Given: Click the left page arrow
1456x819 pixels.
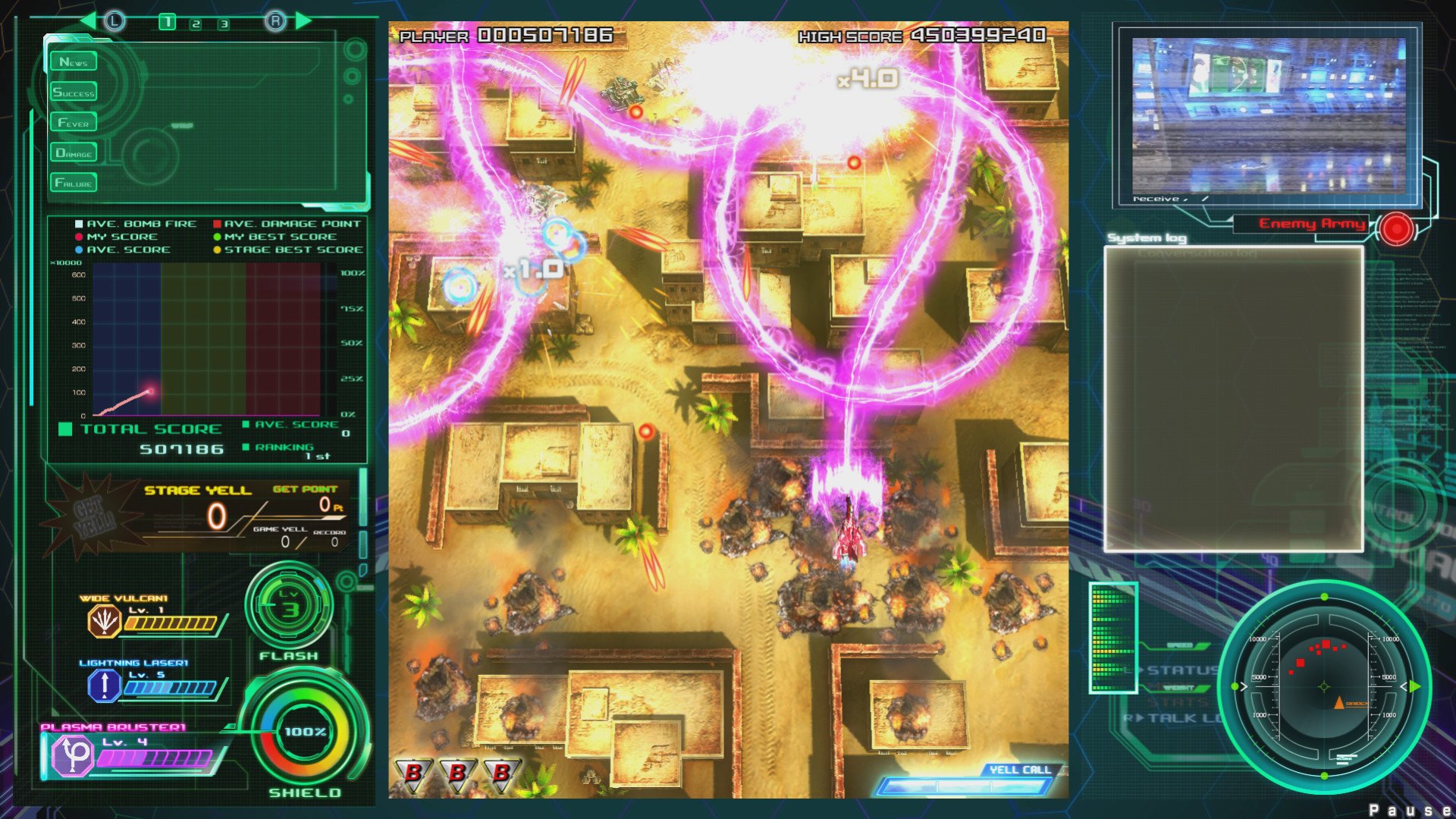Looking at the screenshot, I should tap(87, 20).
